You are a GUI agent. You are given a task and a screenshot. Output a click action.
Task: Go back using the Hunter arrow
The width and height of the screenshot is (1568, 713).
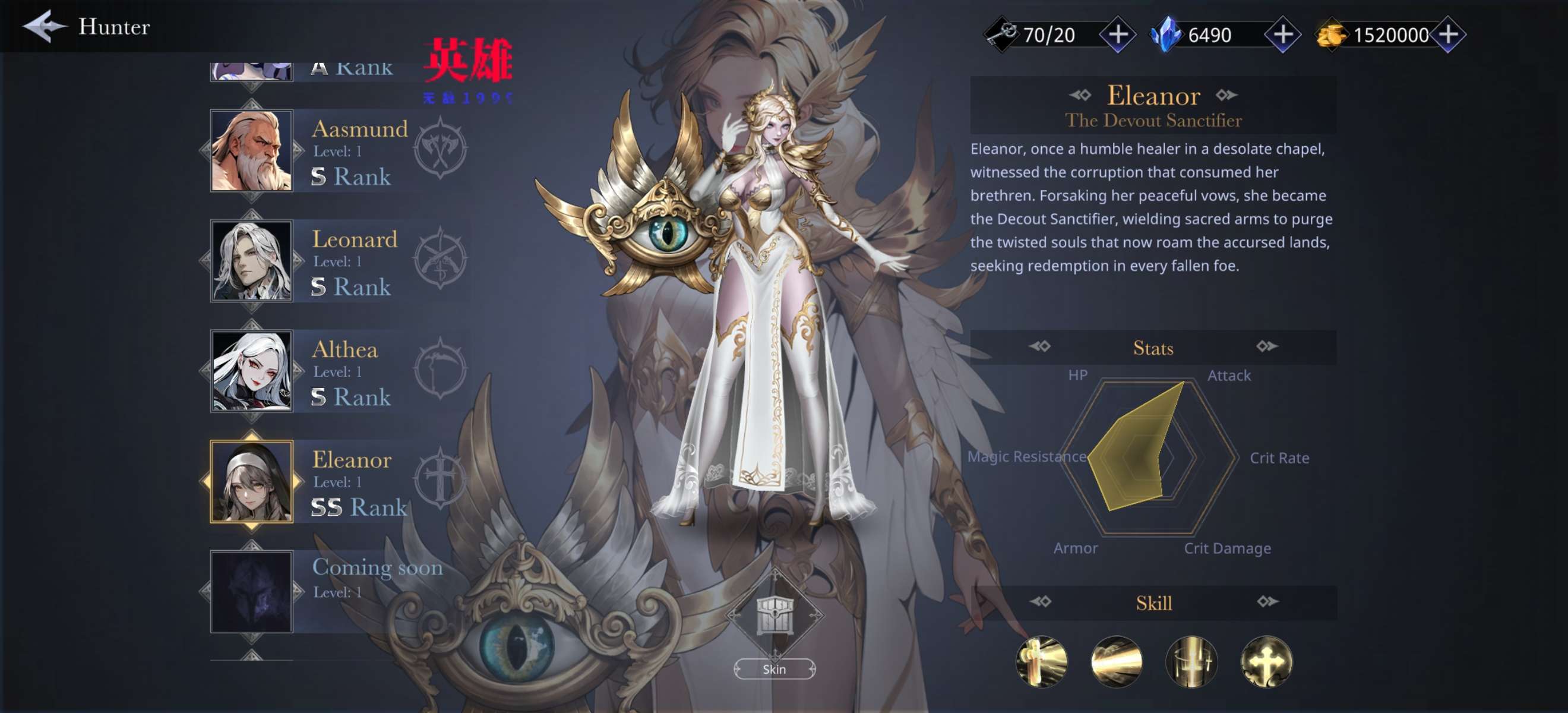44,27
